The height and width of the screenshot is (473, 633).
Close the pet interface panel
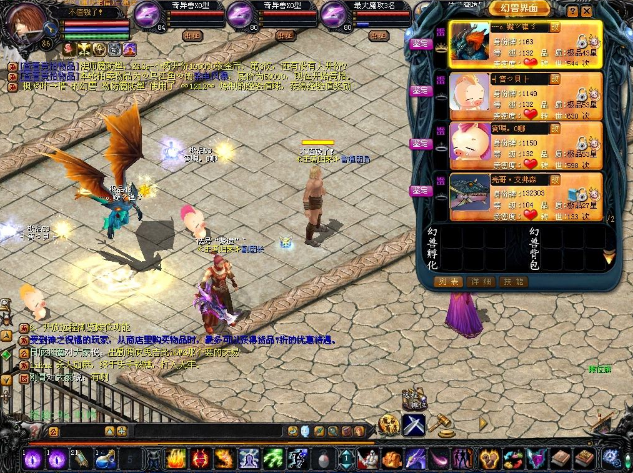(x=586, y=11)
